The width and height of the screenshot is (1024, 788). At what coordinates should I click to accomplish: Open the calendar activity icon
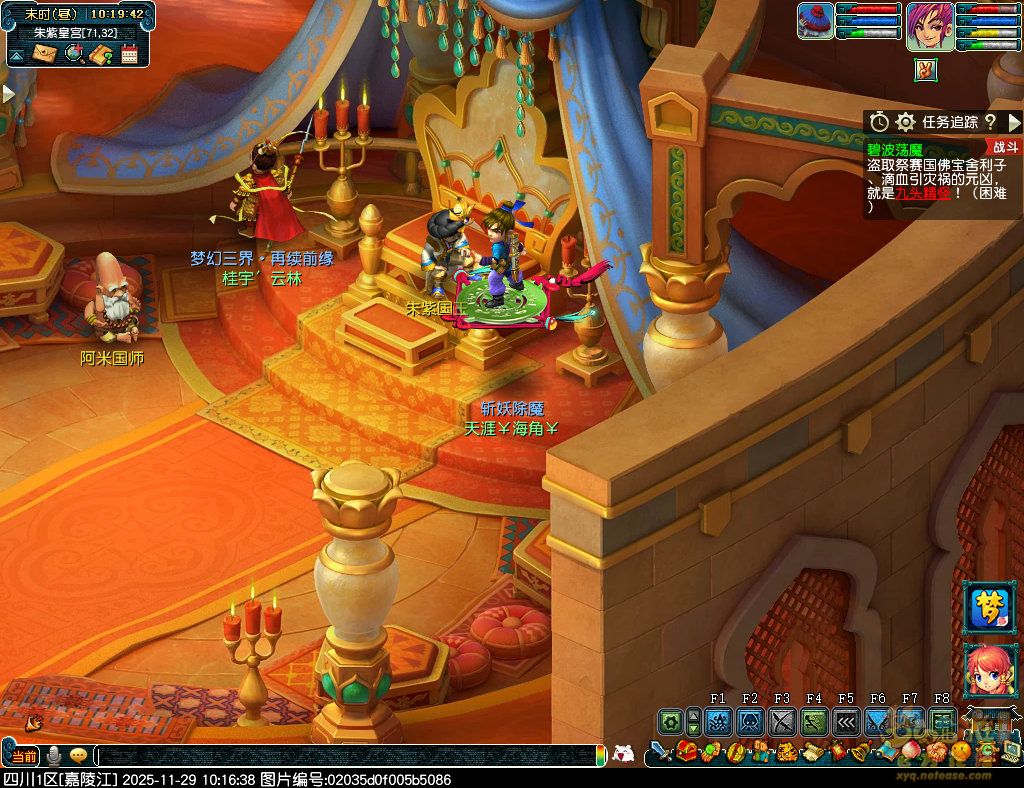(129, 54)
